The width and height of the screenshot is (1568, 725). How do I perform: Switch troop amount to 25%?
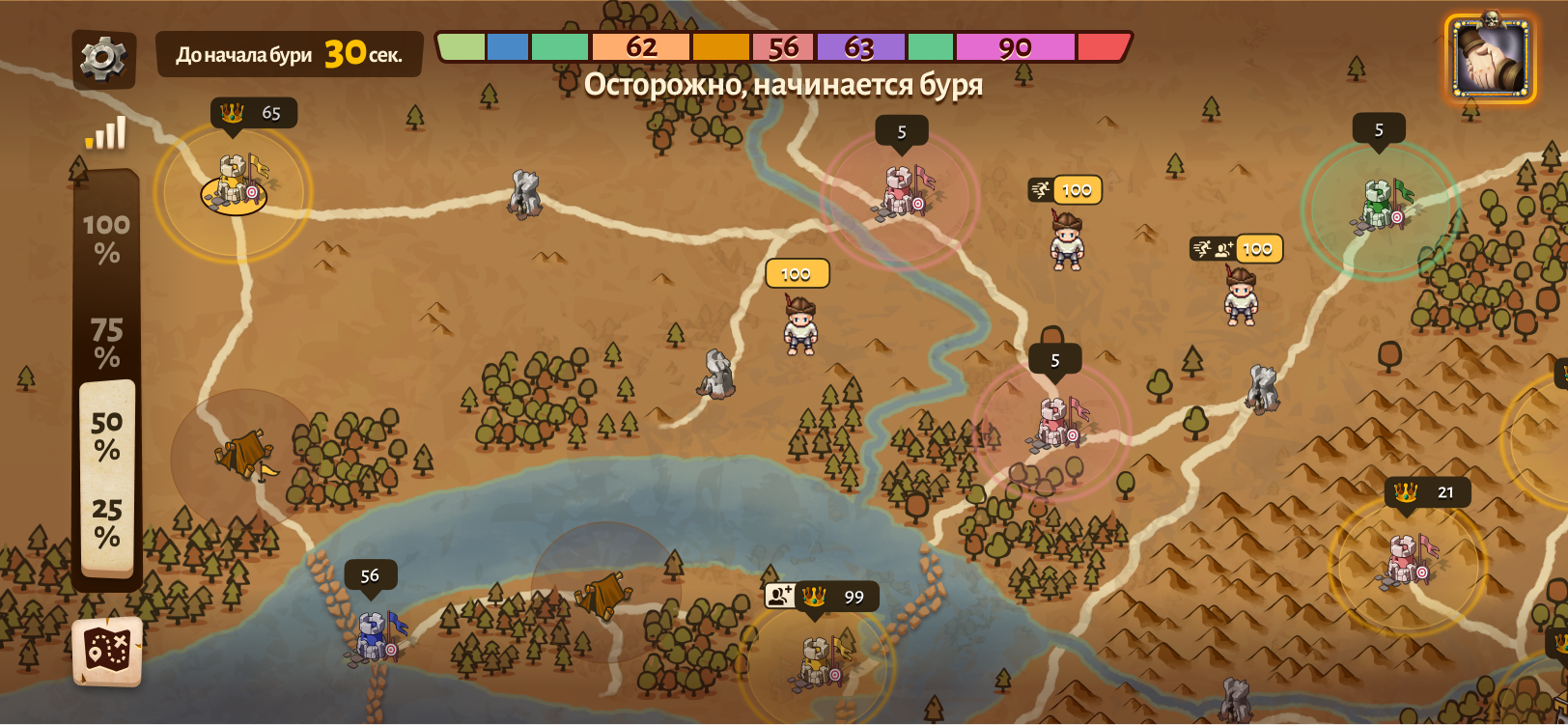pos(106,522)
